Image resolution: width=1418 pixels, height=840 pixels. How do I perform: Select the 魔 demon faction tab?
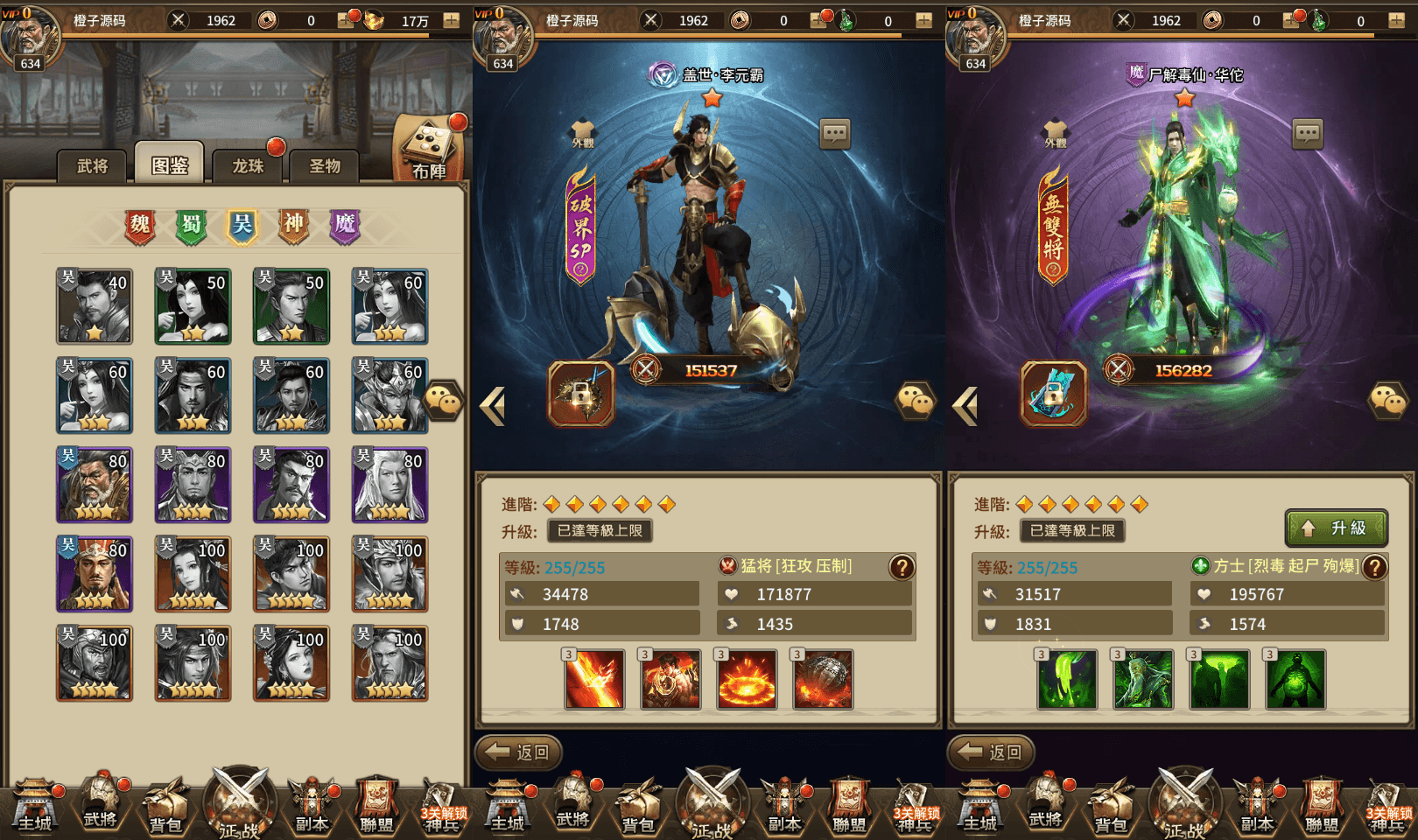pos(345,225)
